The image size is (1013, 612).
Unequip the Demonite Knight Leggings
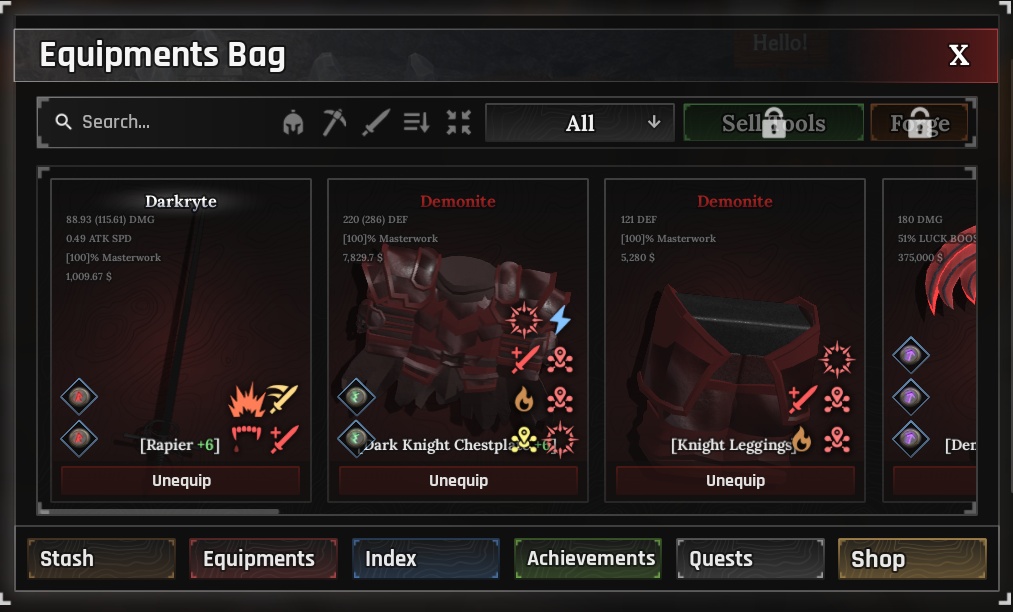[735, 481]
